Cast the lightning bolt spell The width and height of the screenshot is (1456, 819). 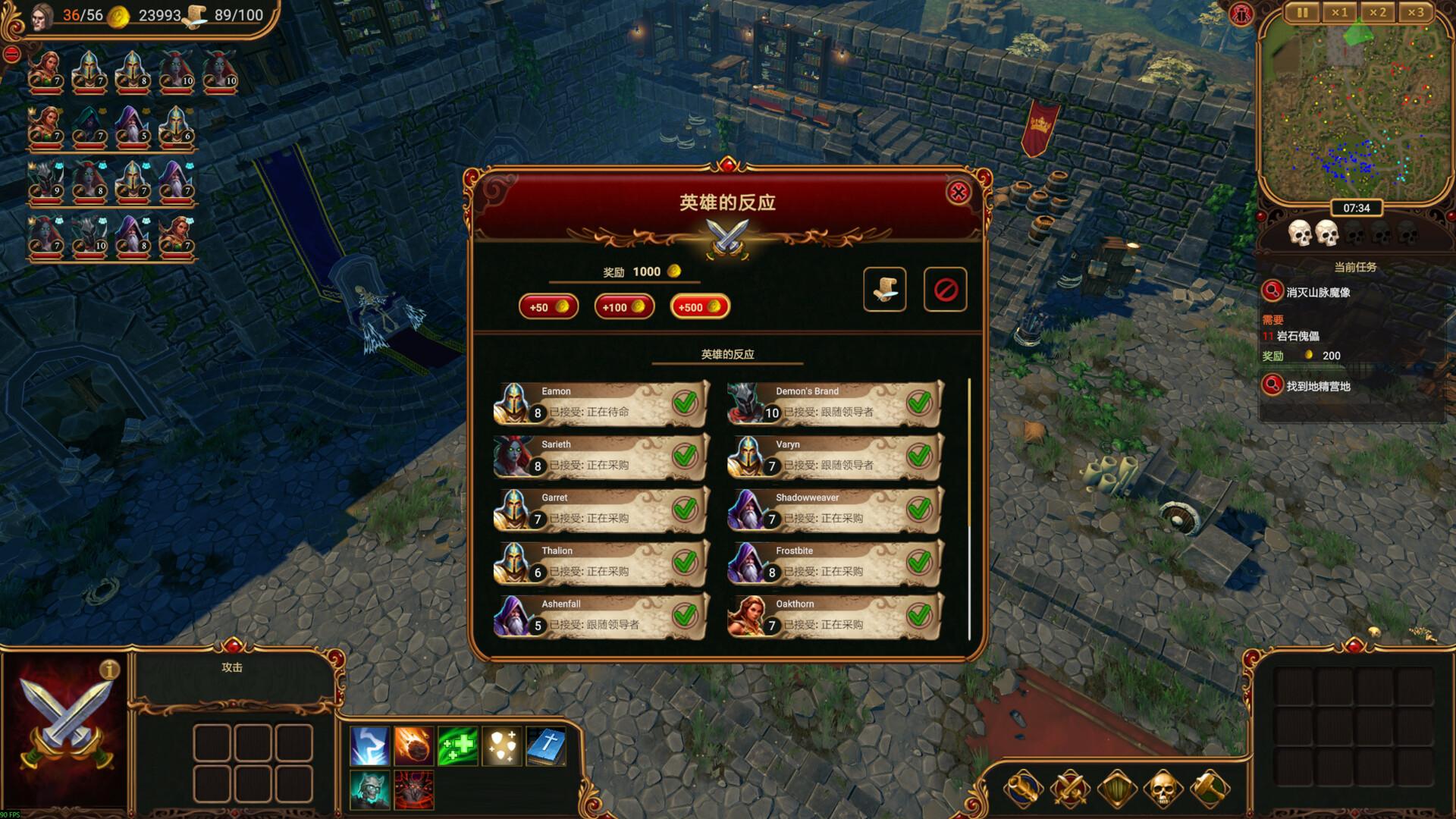click(x=369, y=745)
